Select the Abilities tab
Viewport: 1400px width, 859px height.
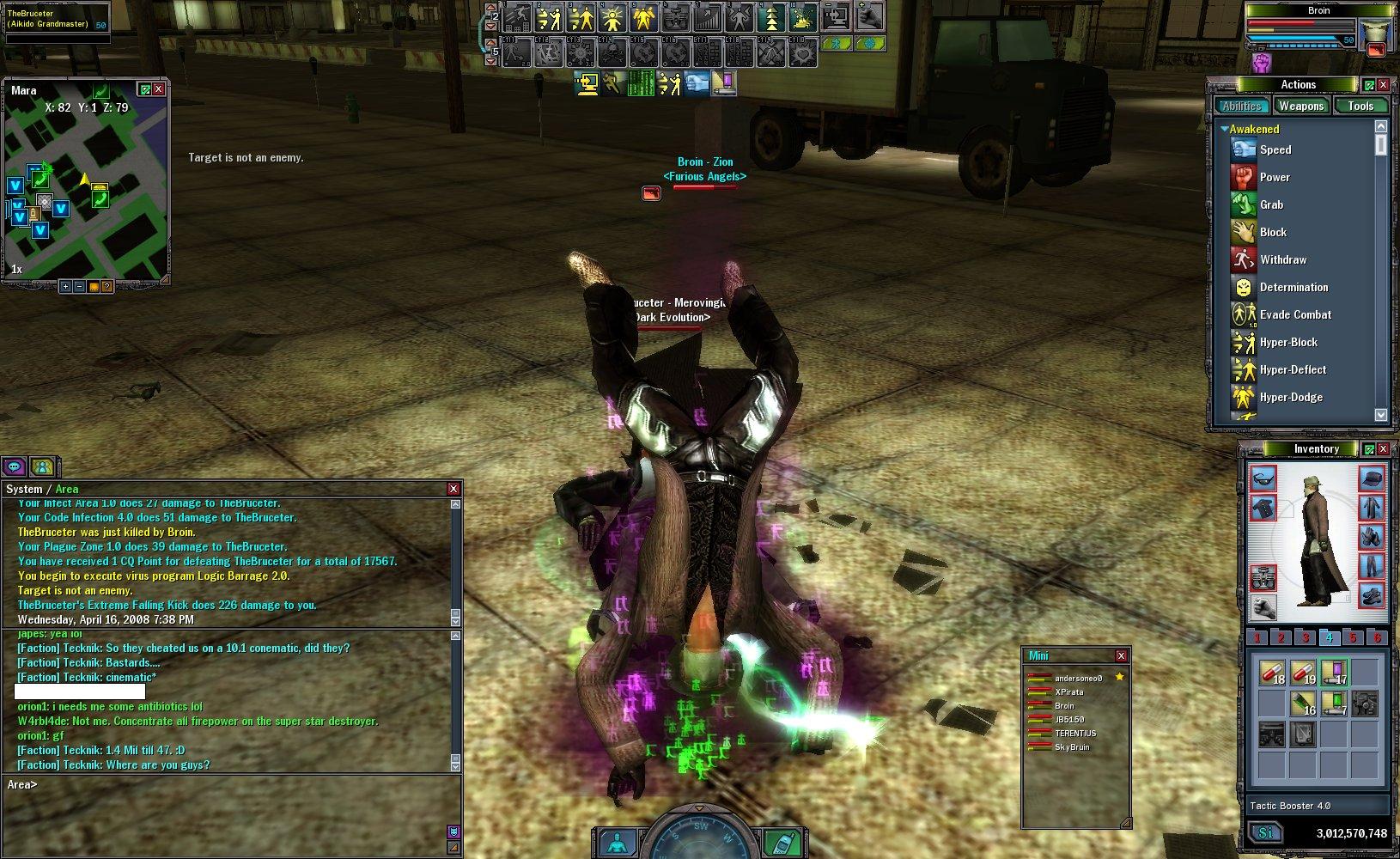[1242, 106]
